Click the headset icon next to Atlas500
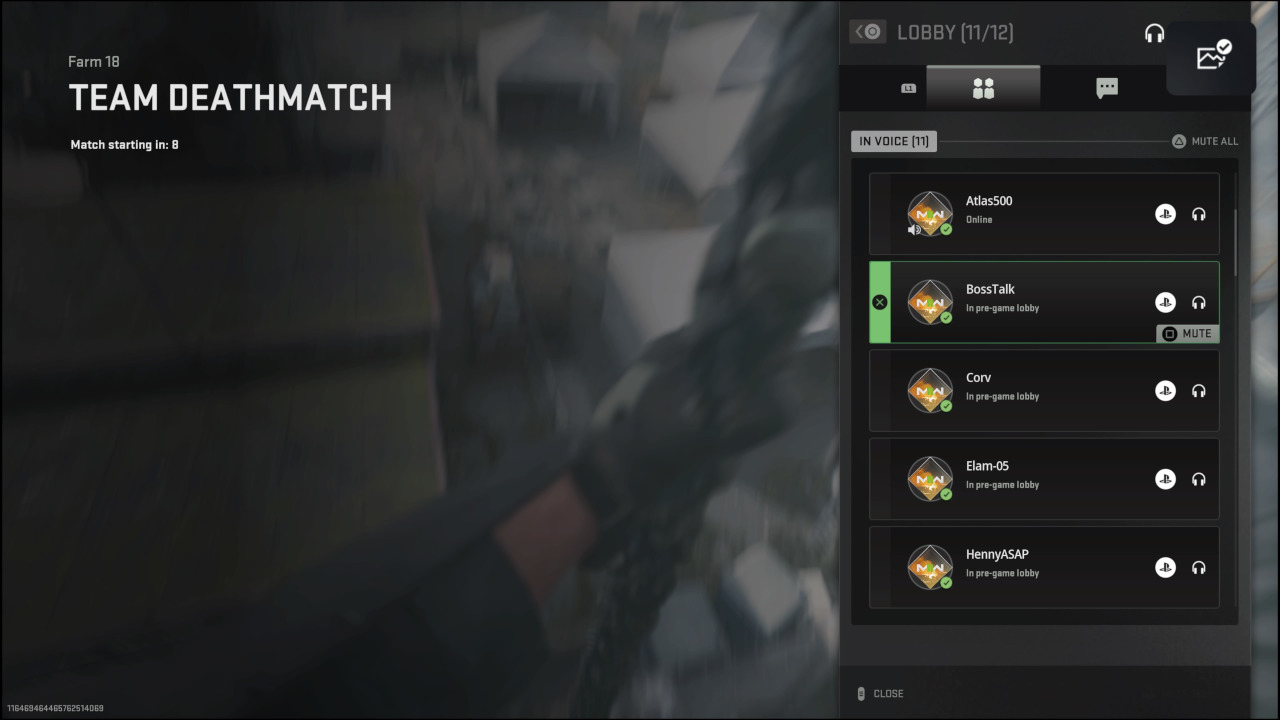 [1199, 214]
